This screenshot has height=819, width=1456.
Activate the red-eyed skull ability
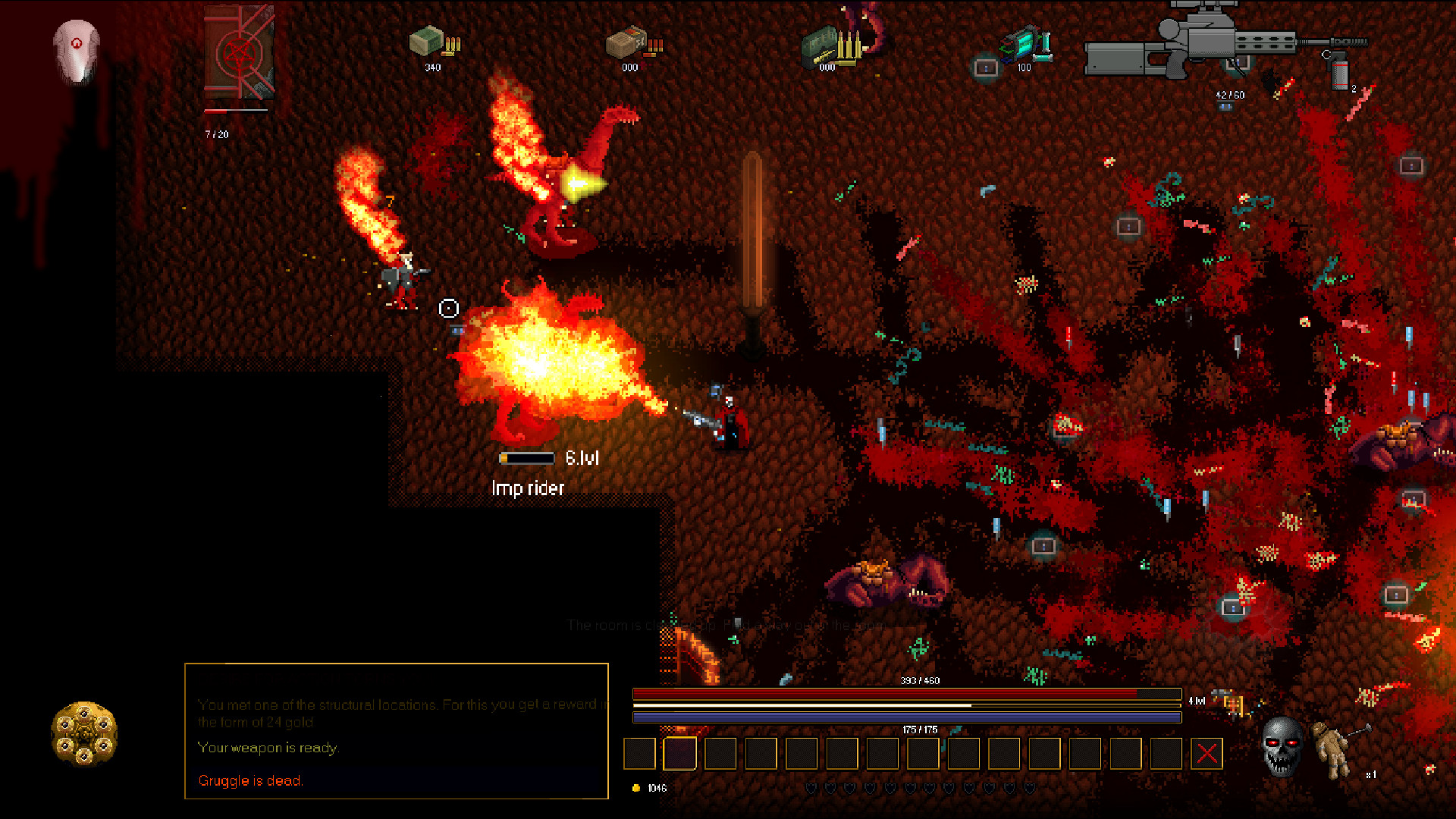click(x=1282, y=746)
